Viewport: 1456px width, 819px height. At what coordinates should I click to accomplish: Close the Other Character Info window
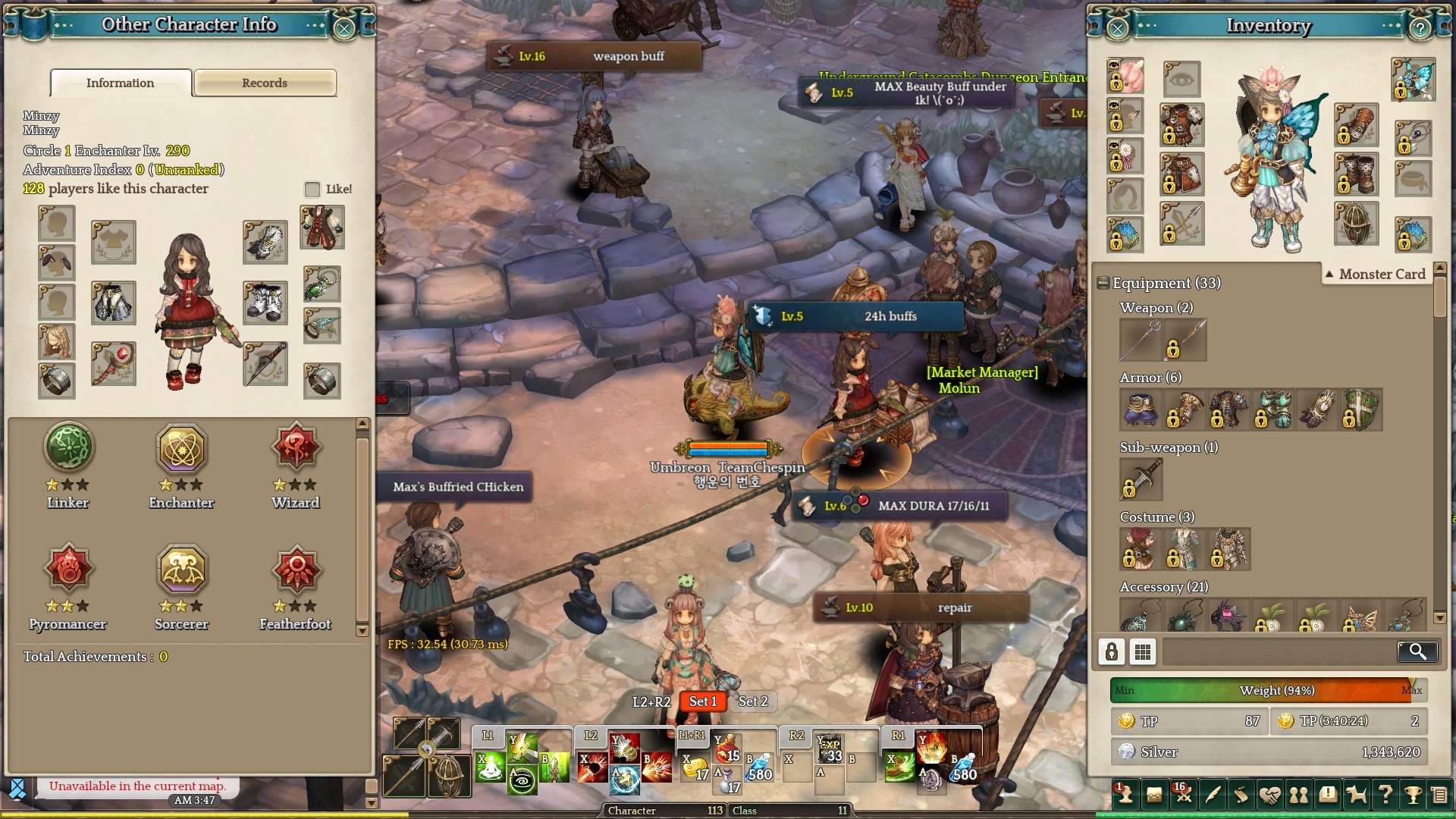pyautogui.click(x=344, y=28)
